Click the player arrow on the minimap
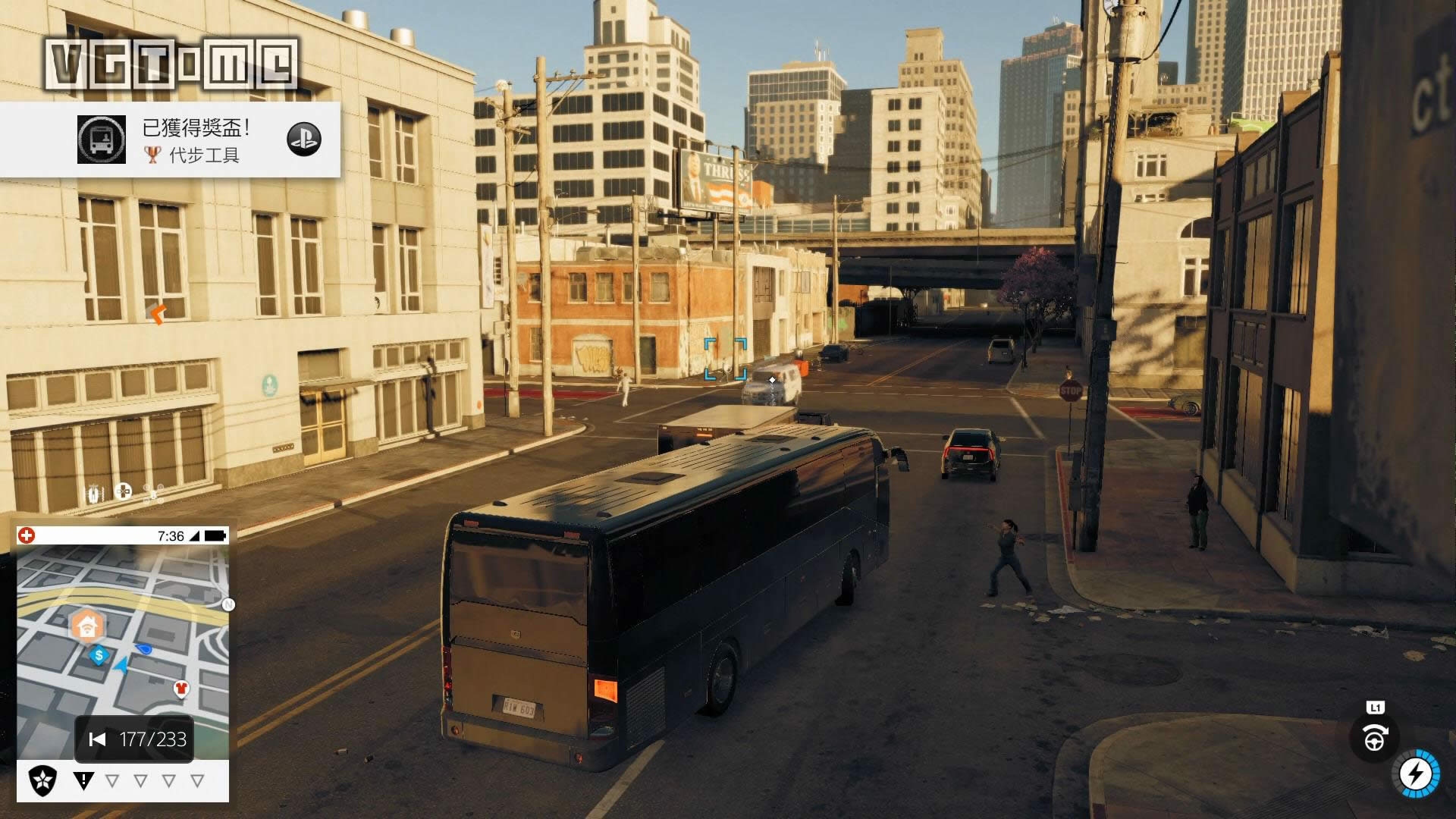This screenshot has height=819, width=1456. [x=121, y=667]
